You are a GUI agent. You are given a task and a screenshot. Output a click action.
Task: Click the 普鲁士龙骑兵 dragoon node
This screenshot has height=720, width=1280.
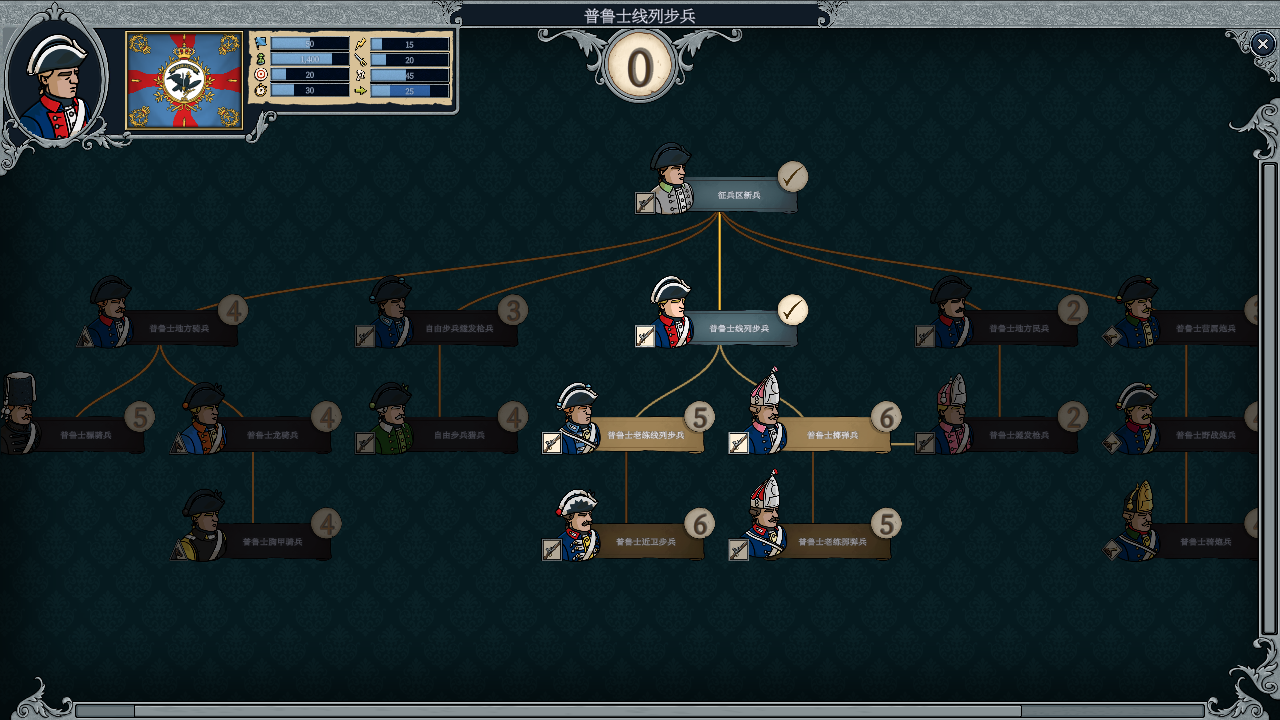[x=271, y=435]
